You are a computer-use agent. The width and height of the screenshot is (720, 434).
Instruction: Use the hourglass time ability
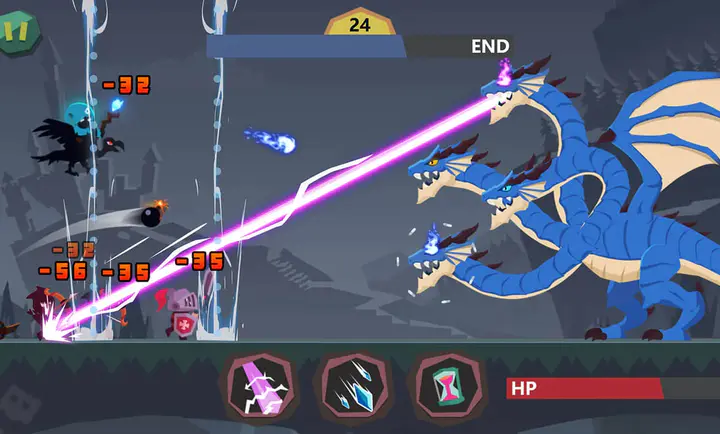(x=444, y=385)
